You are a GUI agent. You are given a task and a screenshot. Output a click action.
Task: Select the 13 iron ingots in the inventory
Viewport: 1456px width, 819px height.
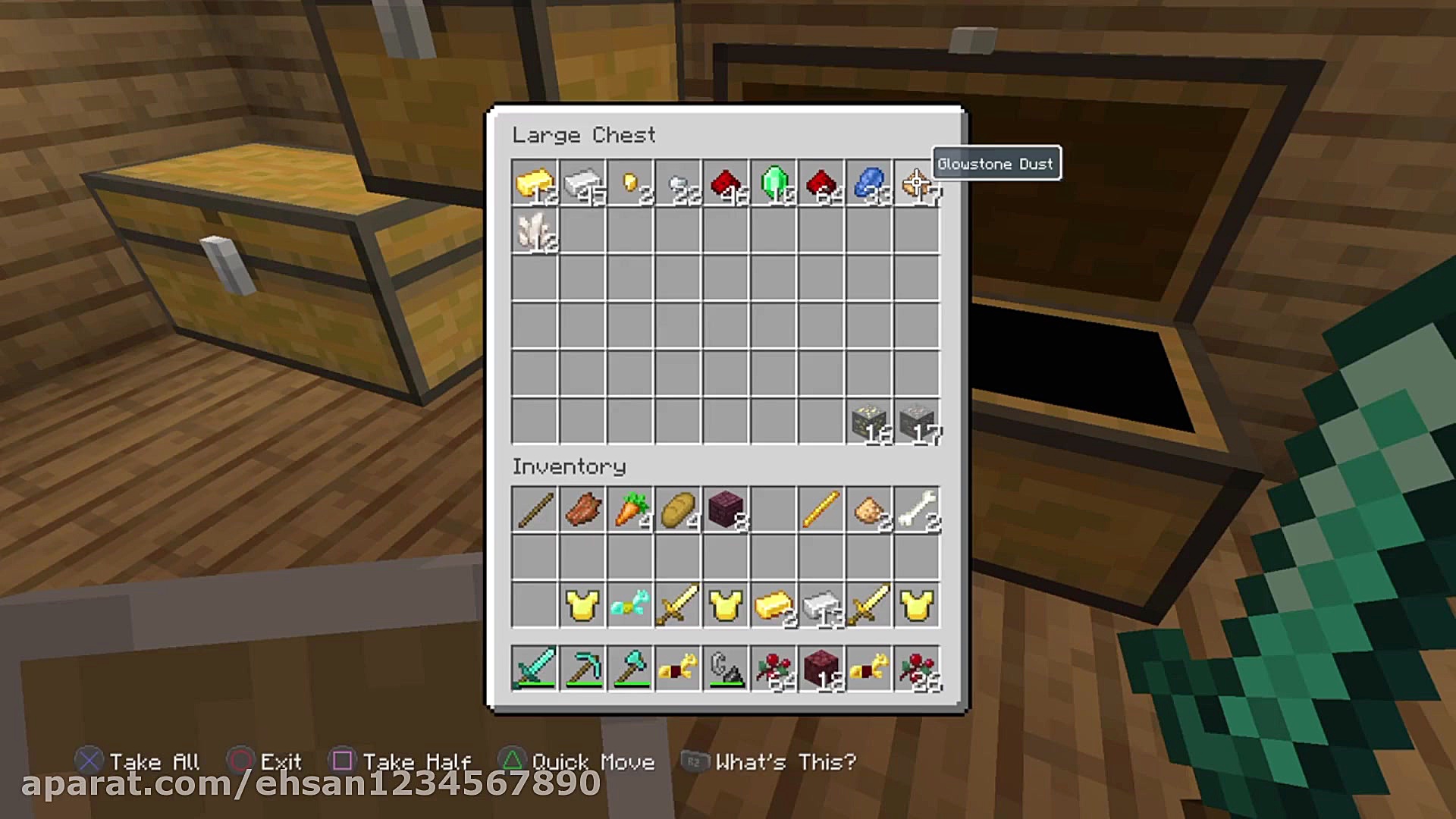pyautogui.click(x=821, y=605)
